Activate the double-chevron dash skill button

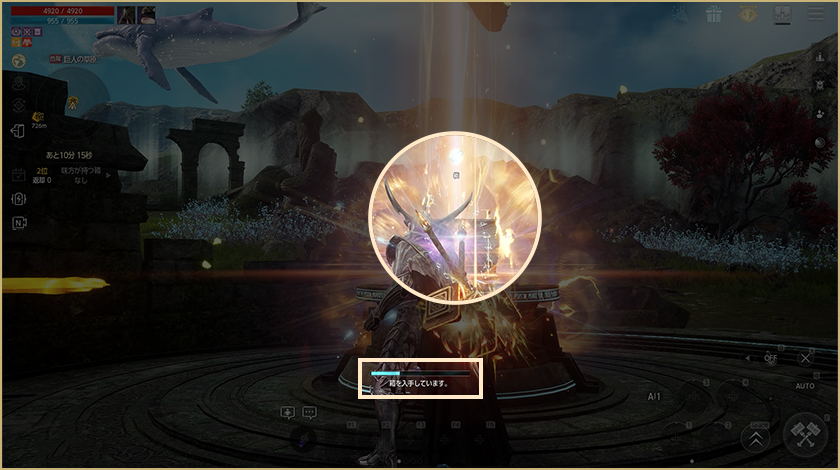756,437
